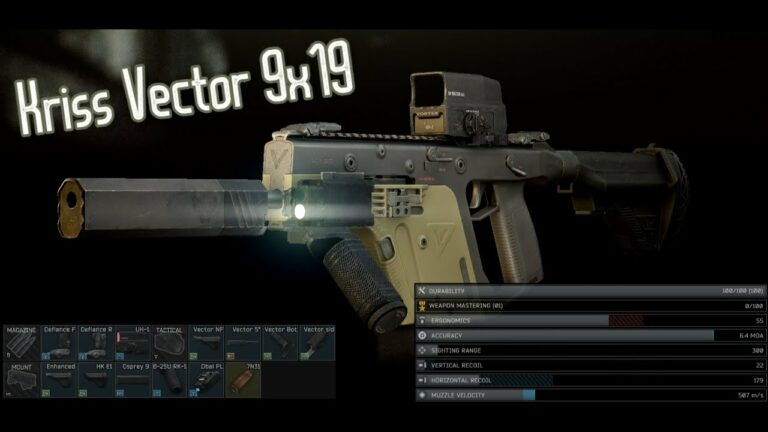
Task: Click the RK-5 foregrip slot
Action: [x=170, y=380]
